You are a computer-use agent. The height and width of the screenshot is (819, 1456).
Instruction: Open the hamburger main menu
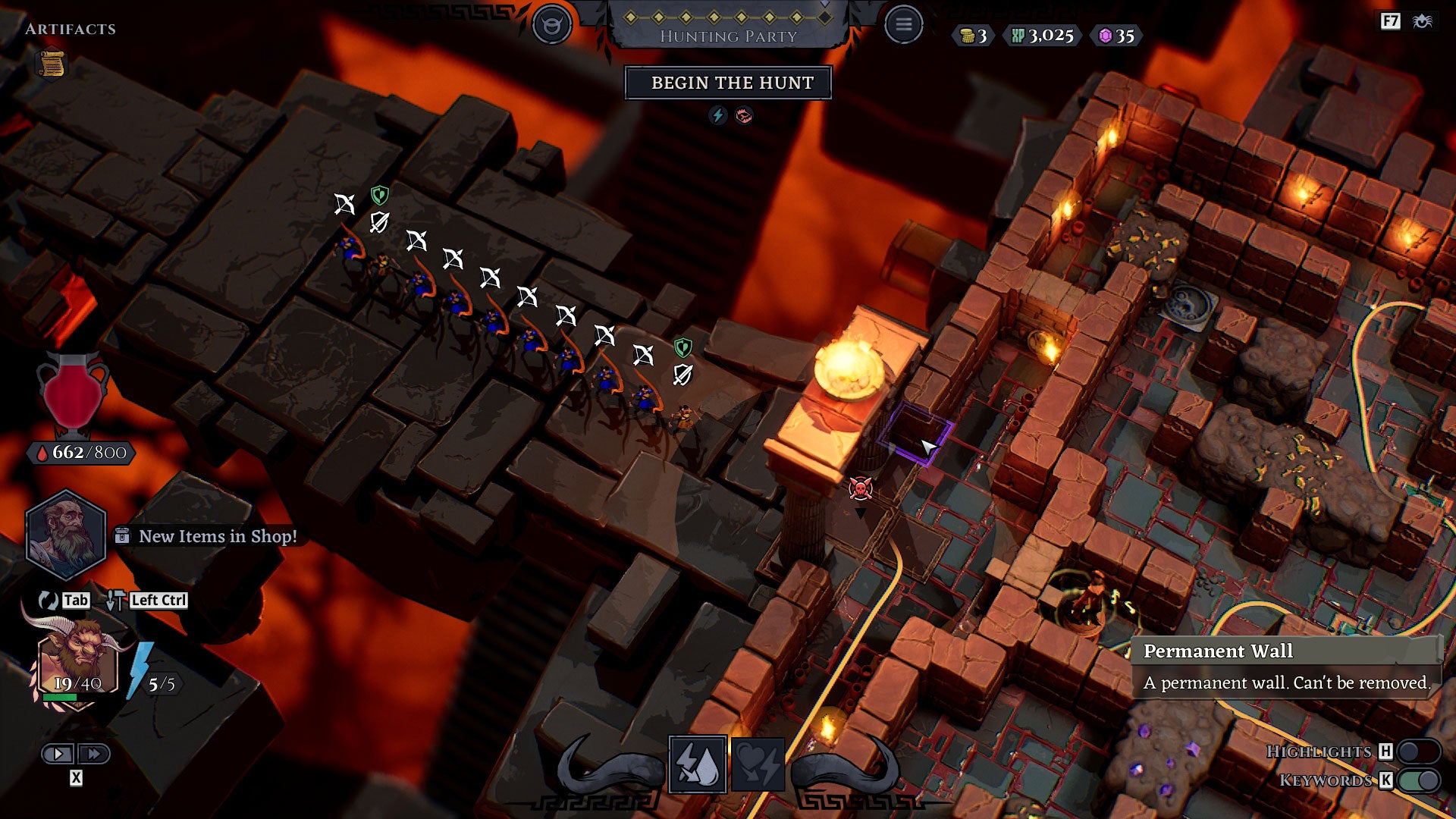click(x=903, y=25)
